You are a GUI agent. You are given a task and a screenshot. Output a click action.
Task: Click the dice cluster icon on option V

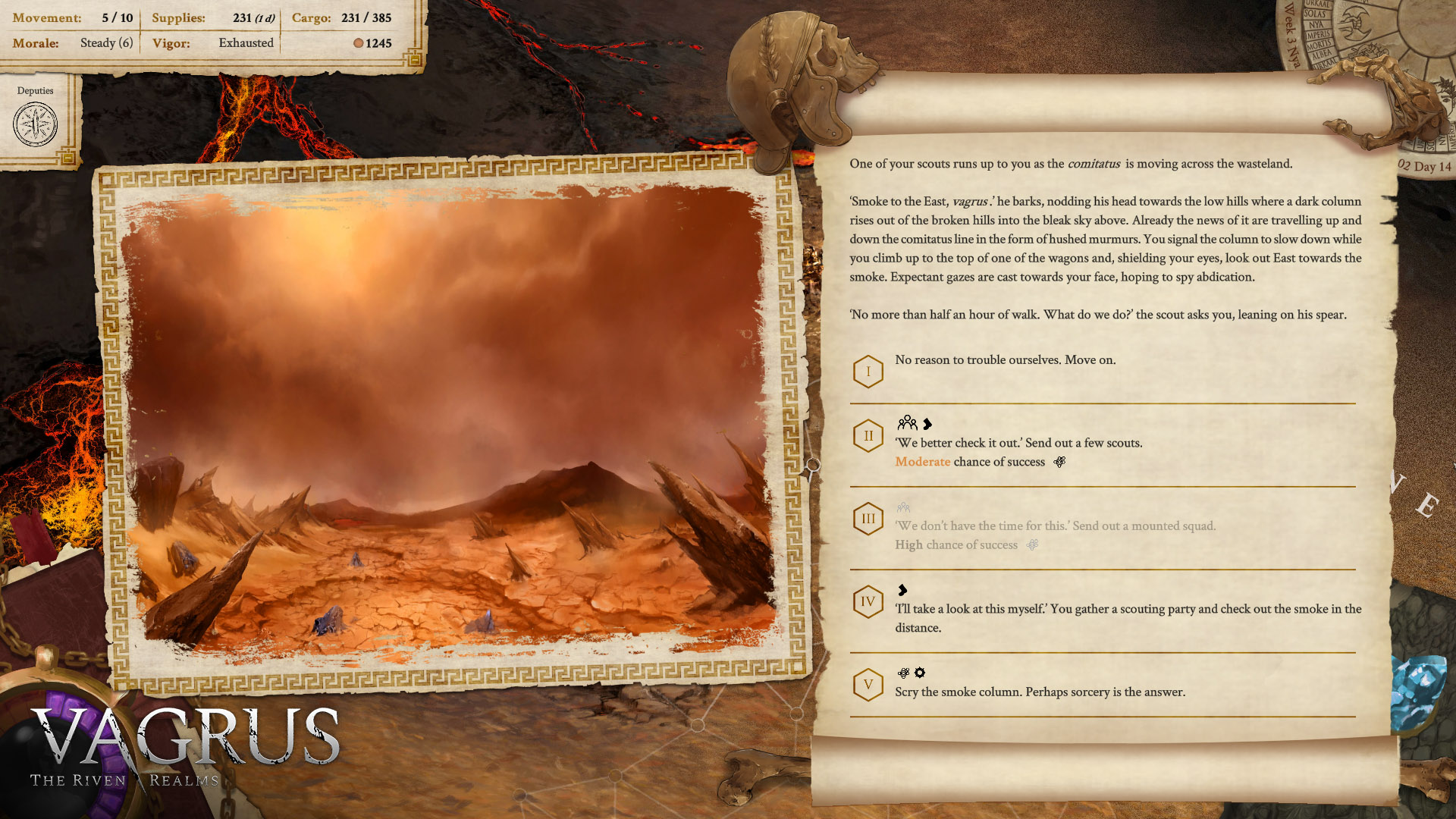click(x=902, y=673)
